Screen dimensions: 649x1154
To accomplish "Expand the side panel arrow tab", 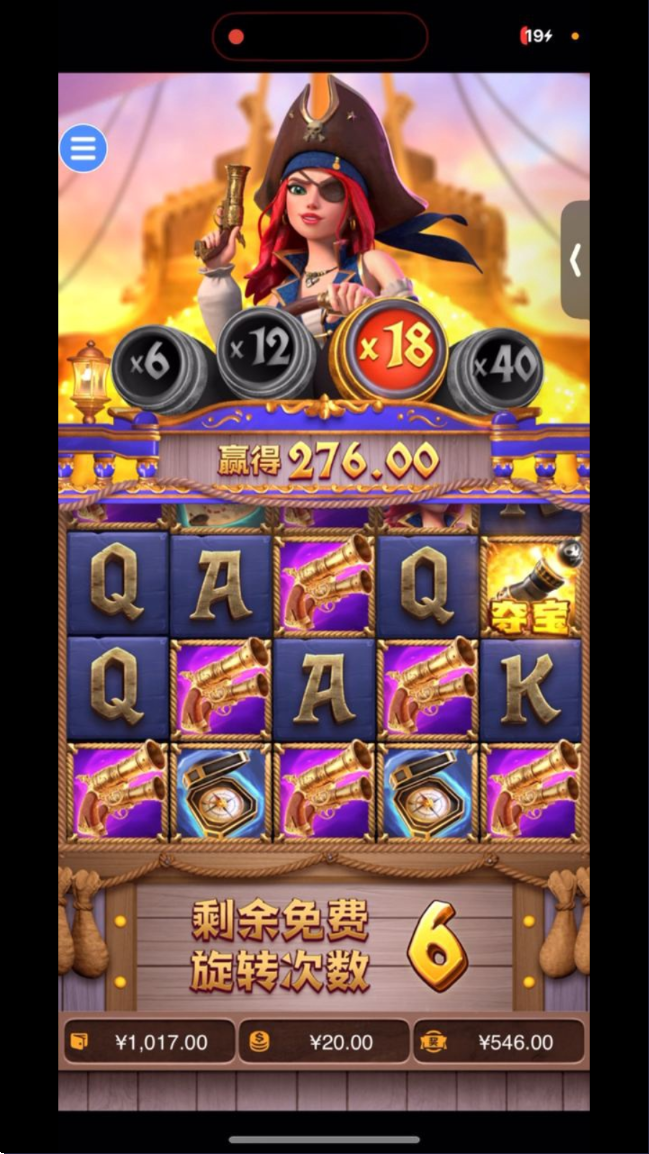I will 575,260.
